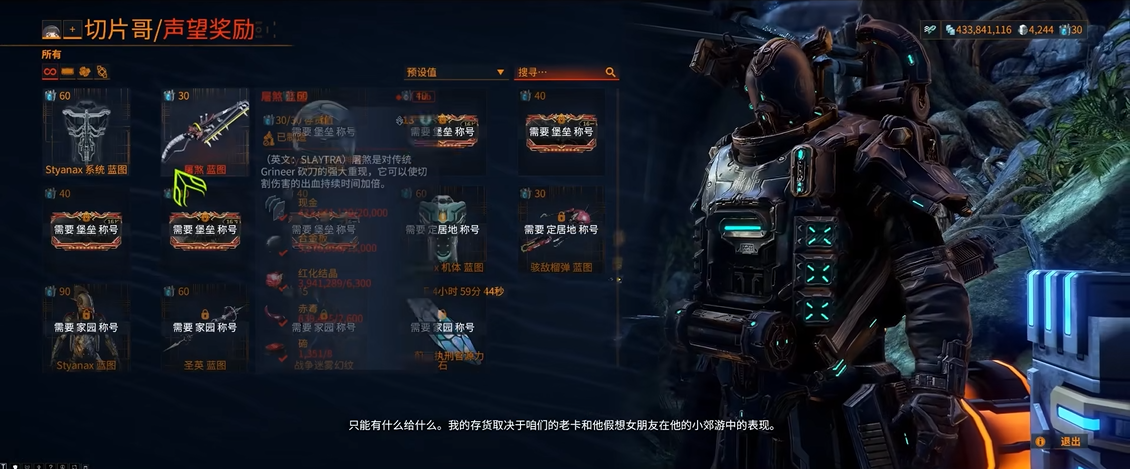Image resolution: width=1130 pixels, height=469 pixels.
Task: Select the Styanax 机体 蓝图 tile
Action: [x=446, y=230]
